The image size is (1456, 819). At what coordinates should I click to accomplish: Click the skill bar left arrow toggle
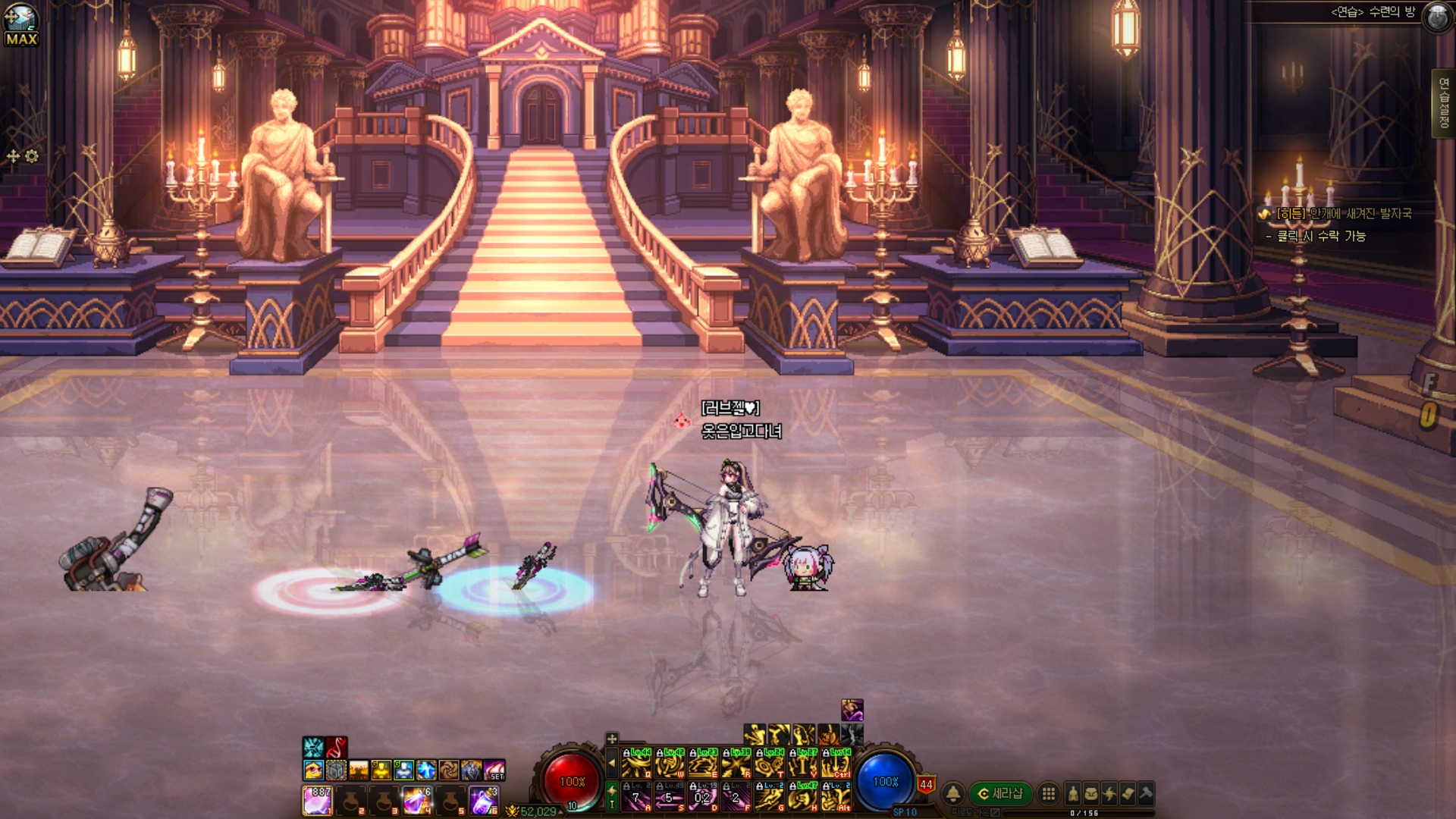coord(612,764)
